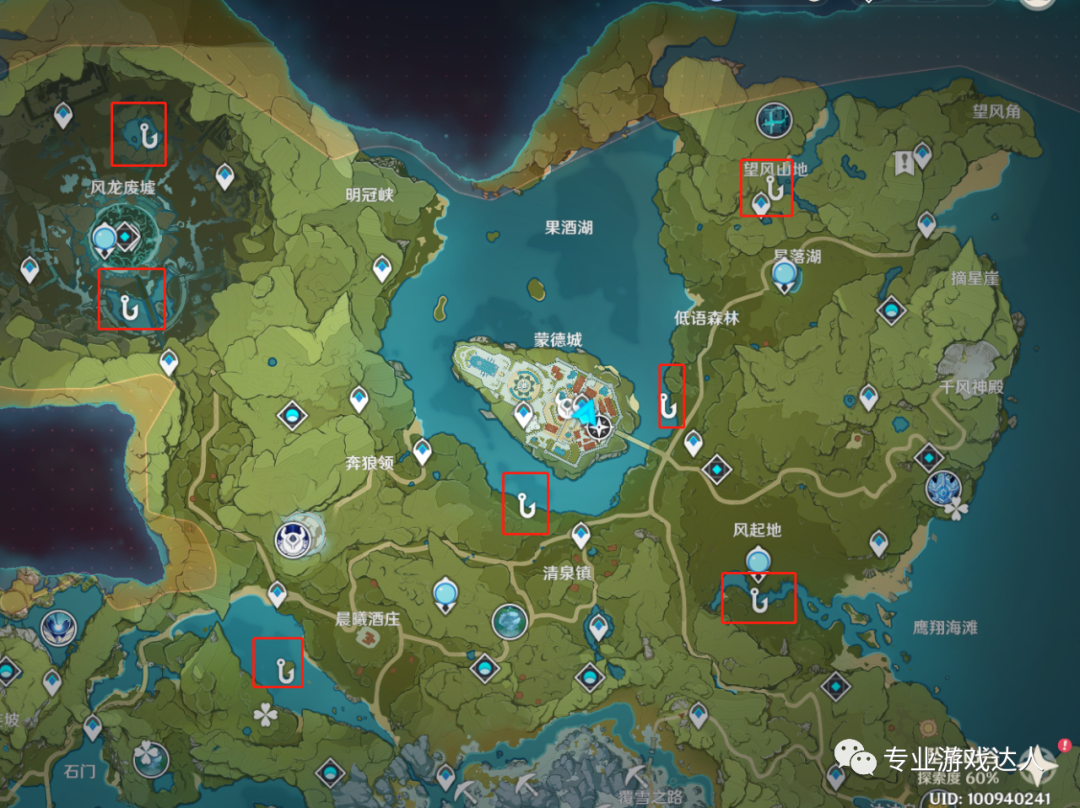Click the fishing spot below 风起地
This screenshot has height=808, width=1080.
(x=758, y=599)
